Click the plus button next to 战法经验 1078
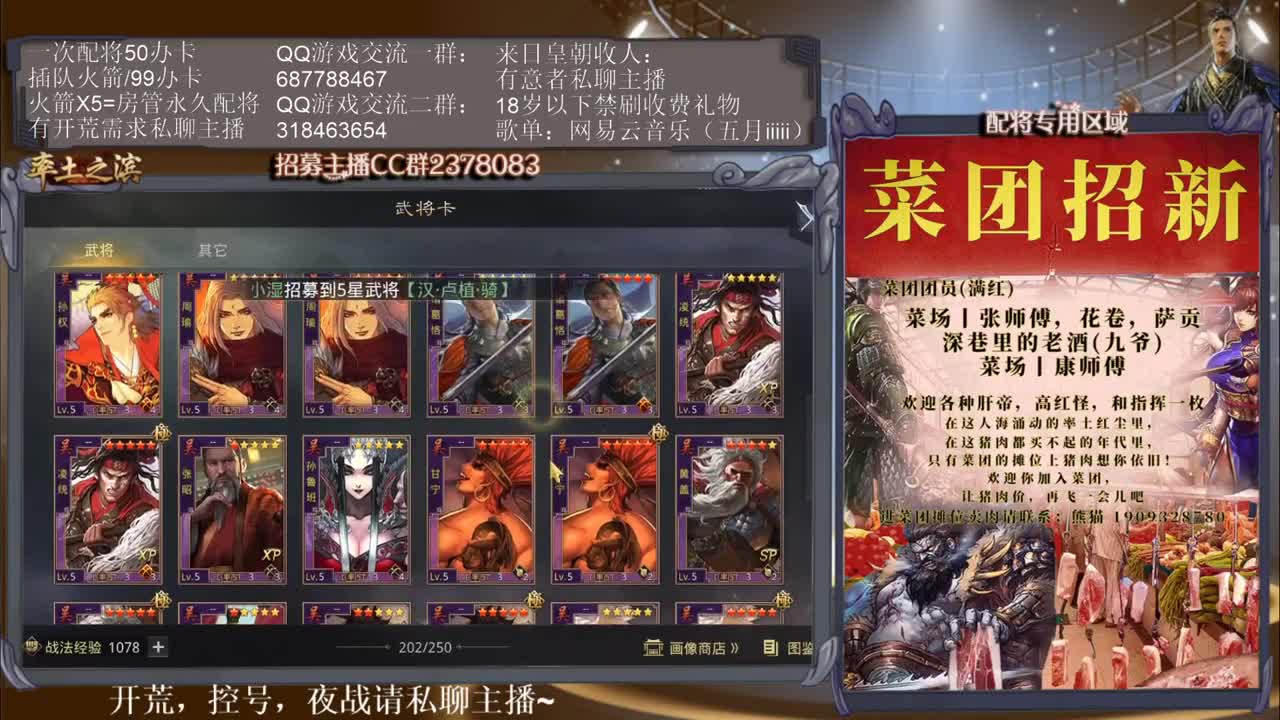Image resolution: width=1280 pixels, height=720 pixels. coord(155,647)
